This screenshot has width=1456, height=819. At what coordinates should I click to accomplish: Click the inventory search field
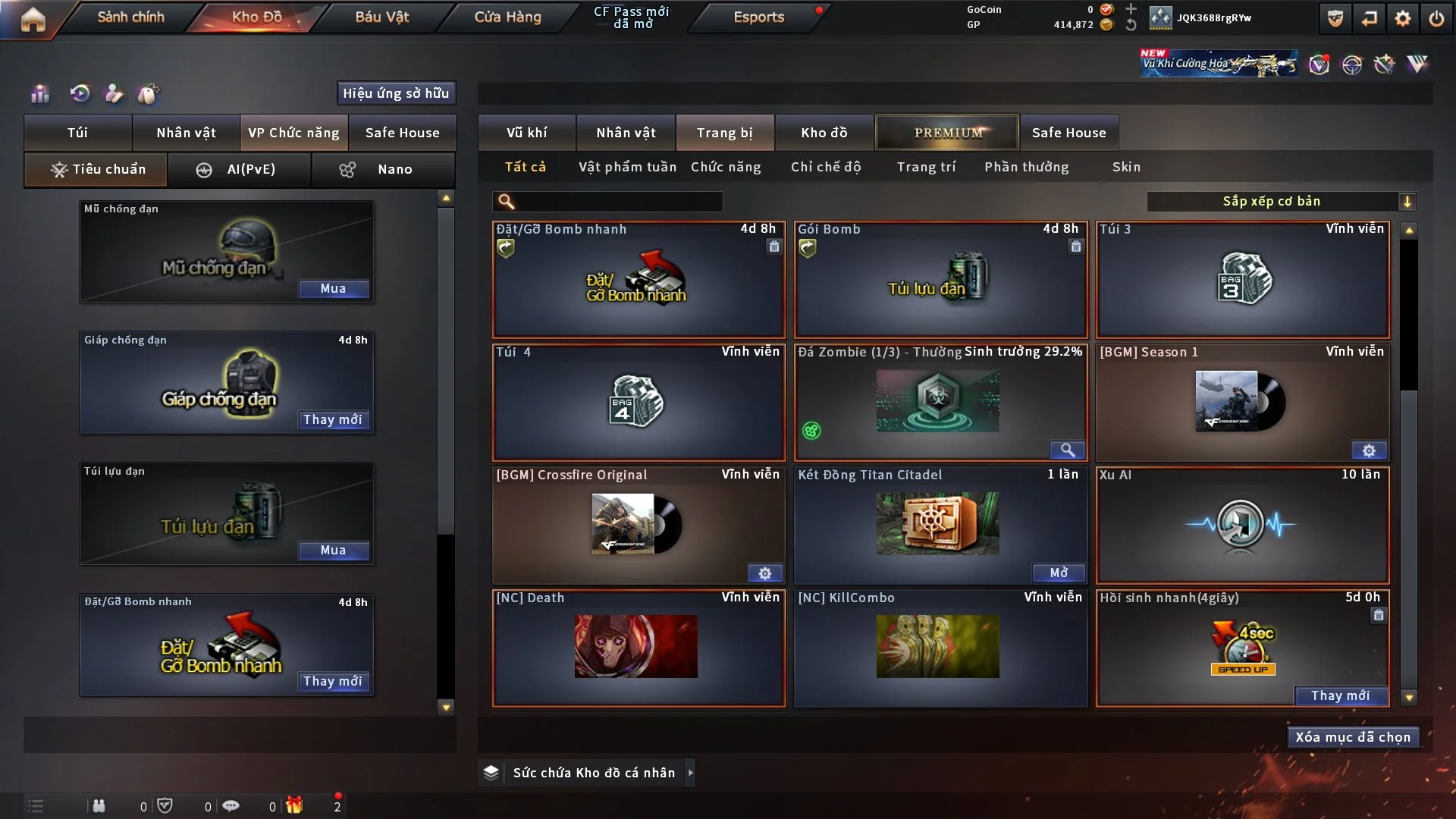pyautogui.click(x=618, y=202)
